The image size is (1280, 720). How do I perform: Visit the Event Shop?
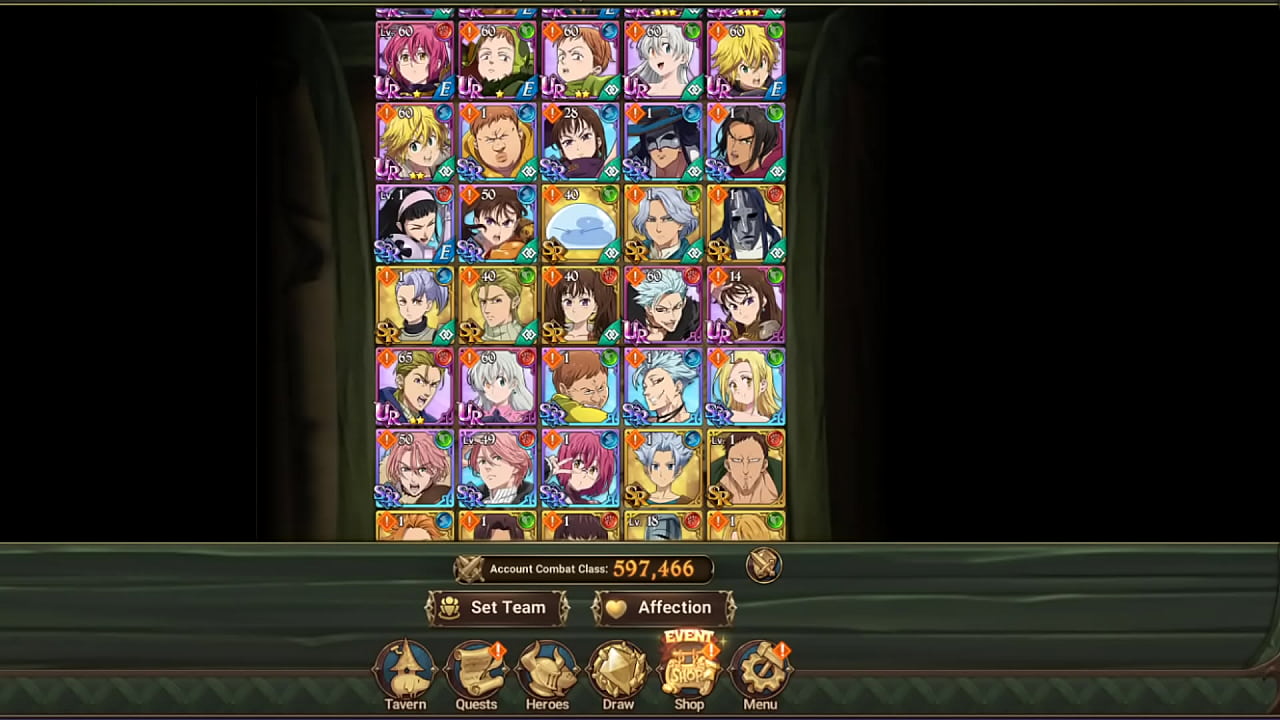[689, 672]
